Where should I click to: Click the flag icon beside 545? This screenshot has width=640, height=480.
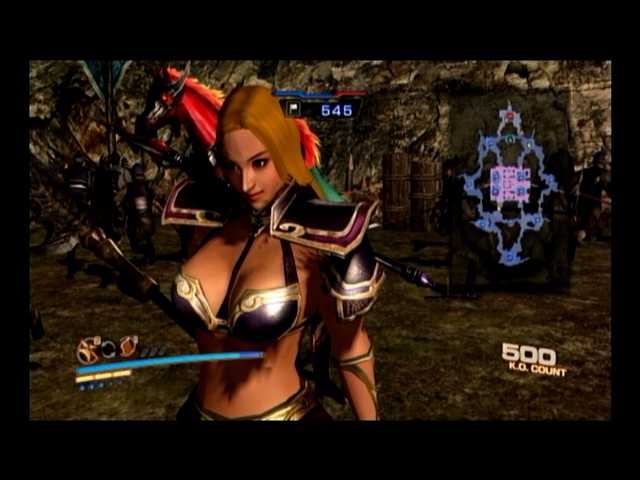click(x=294, y=109)
